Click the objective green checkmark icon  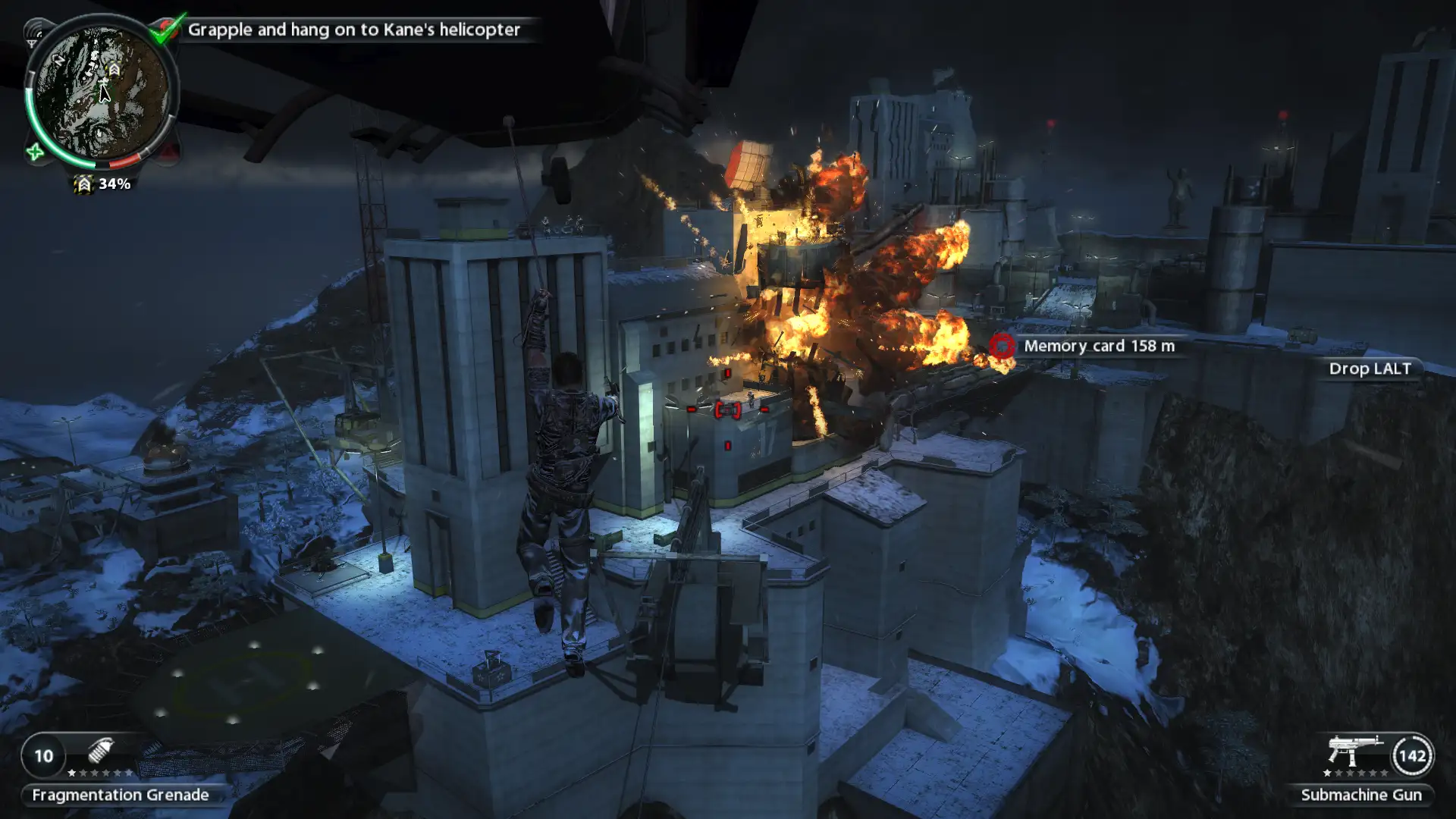(167, 28)
